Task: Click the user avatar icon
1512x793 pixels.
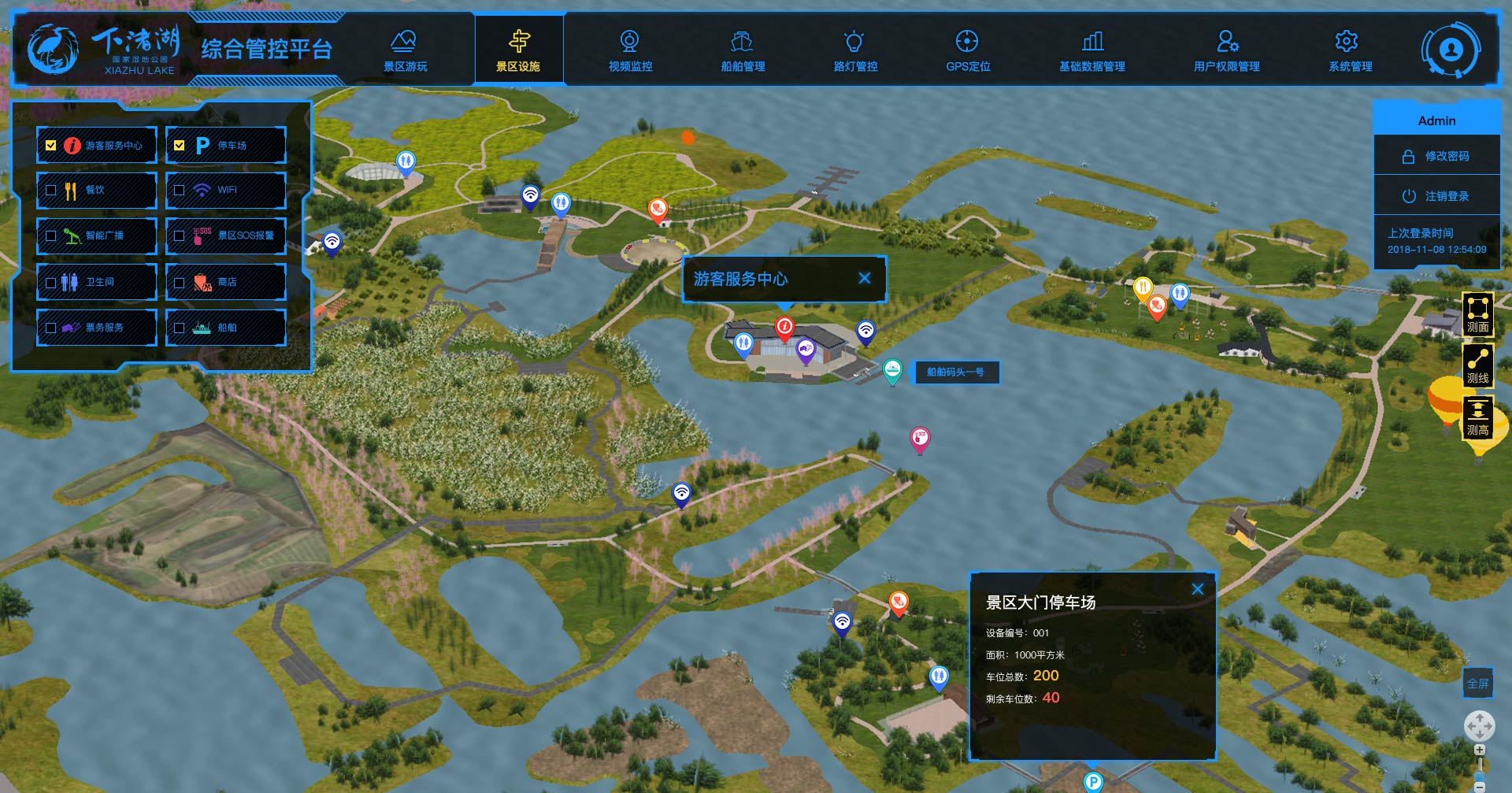Action: coord(1451,50)
